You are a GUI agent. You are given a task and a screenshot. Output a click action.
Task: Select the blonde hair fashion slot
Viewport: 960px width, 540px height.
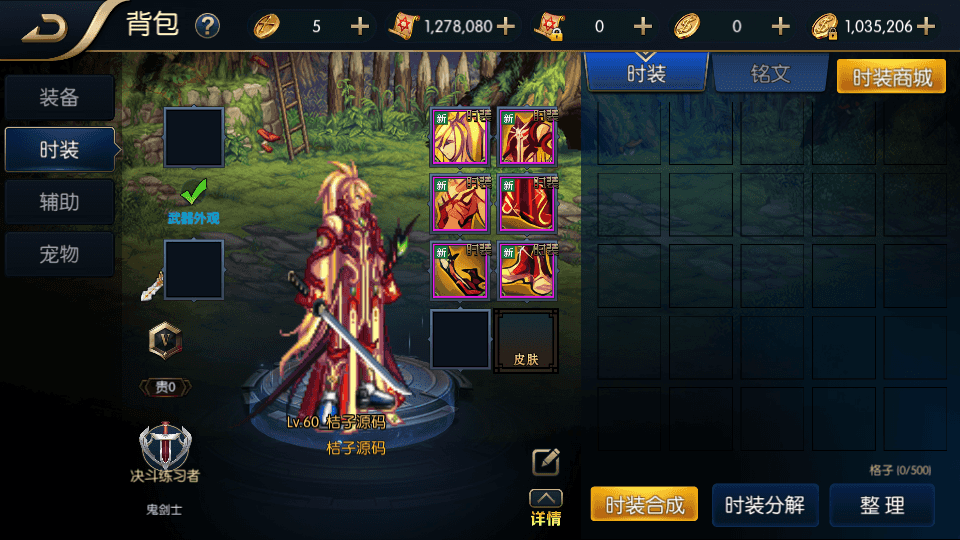click(460, 136)
